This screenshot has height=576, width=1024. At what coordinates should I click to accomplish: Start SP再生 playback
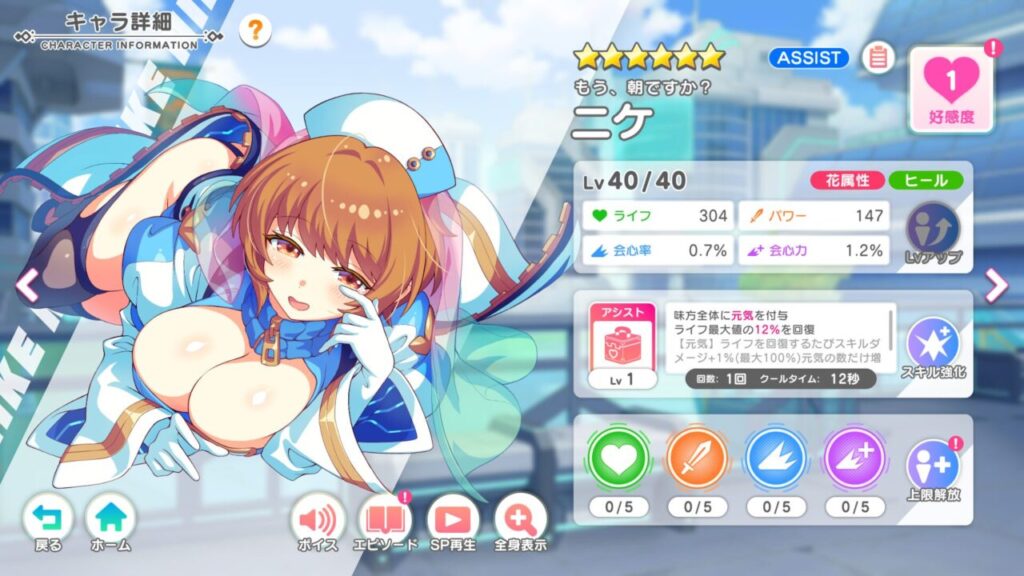452,523
